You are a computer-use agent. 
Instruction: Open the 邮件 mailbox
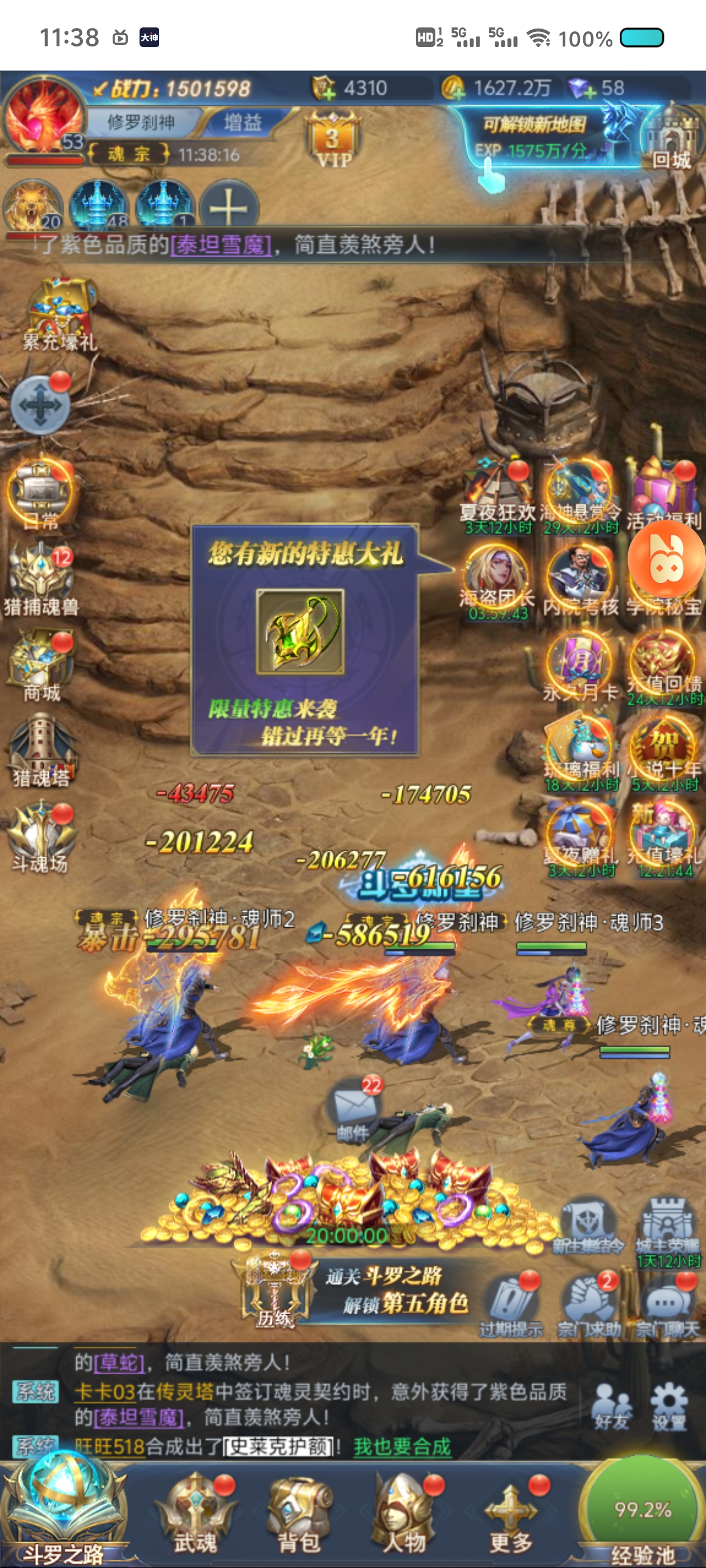tap(354, 1107)
